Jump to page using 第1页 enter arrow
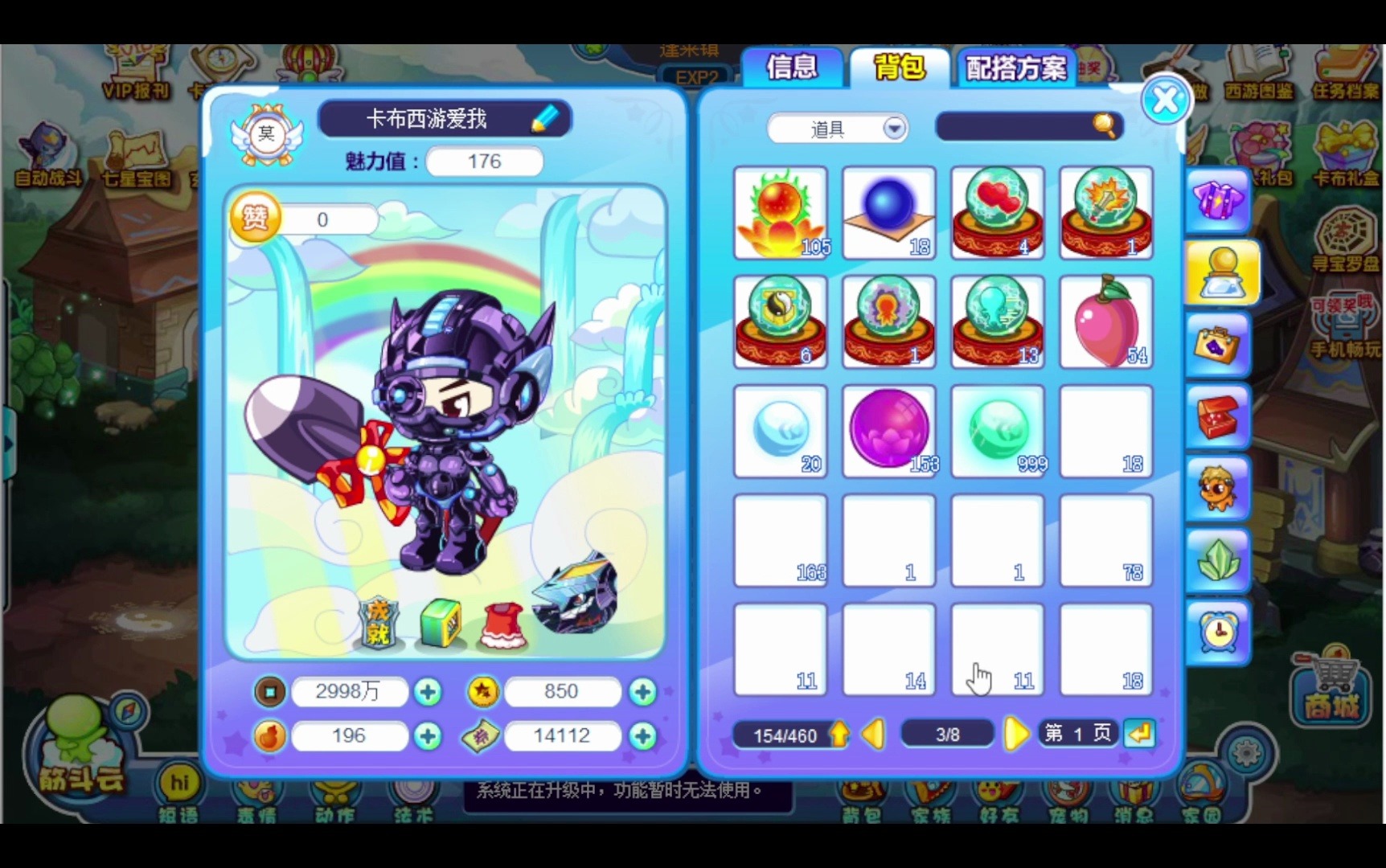The width and height of the screenshot is (1386, 868). click(x=1140, y=734)
